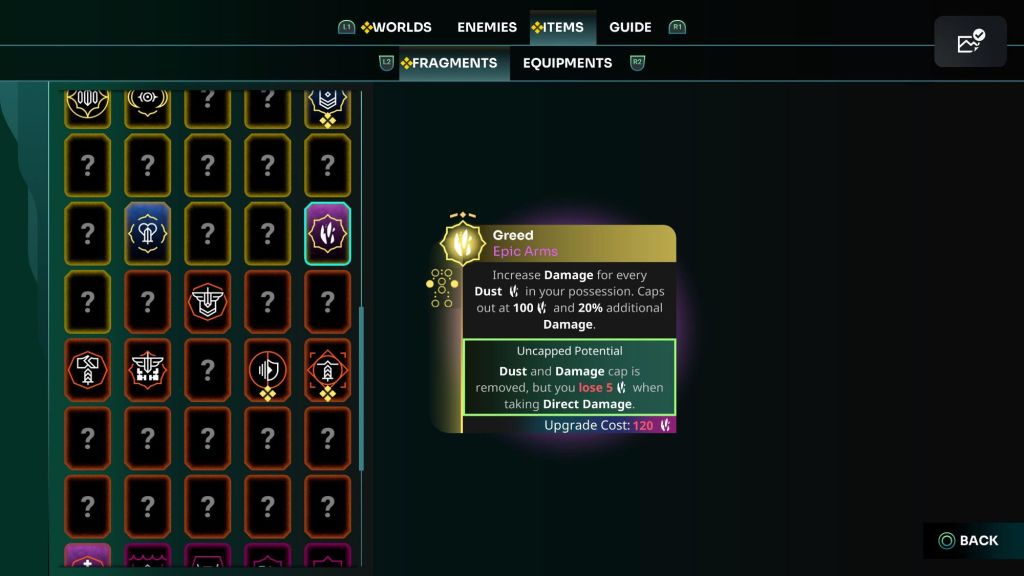The height and width of the screenshot is (576, 1024).
Task: Select the red shield and sound-wave fragment
Action: (x=267, y=370)
